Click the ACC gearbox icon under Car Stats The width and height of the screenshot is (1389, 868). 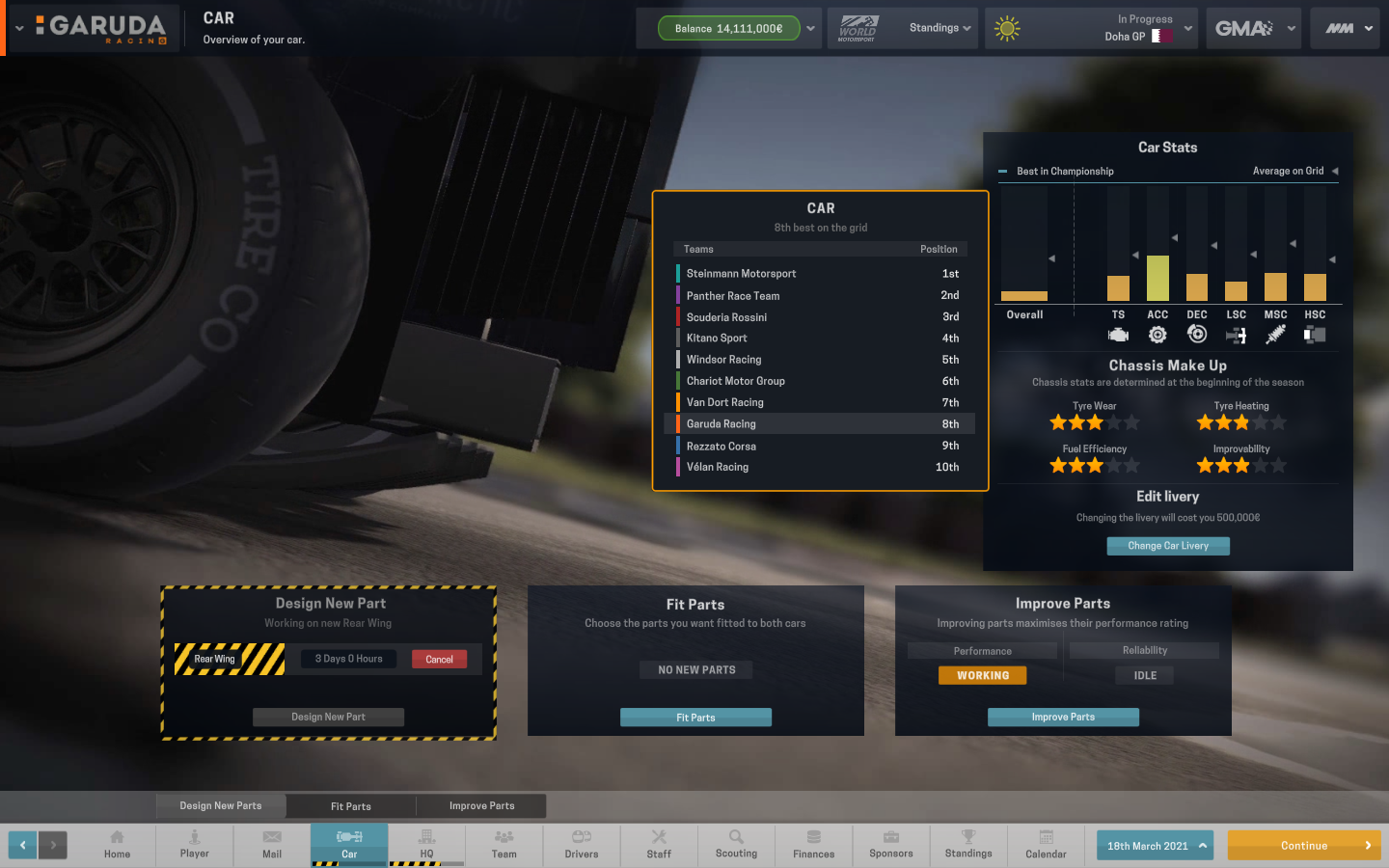pyautogui.click(x=1157, y=334)
